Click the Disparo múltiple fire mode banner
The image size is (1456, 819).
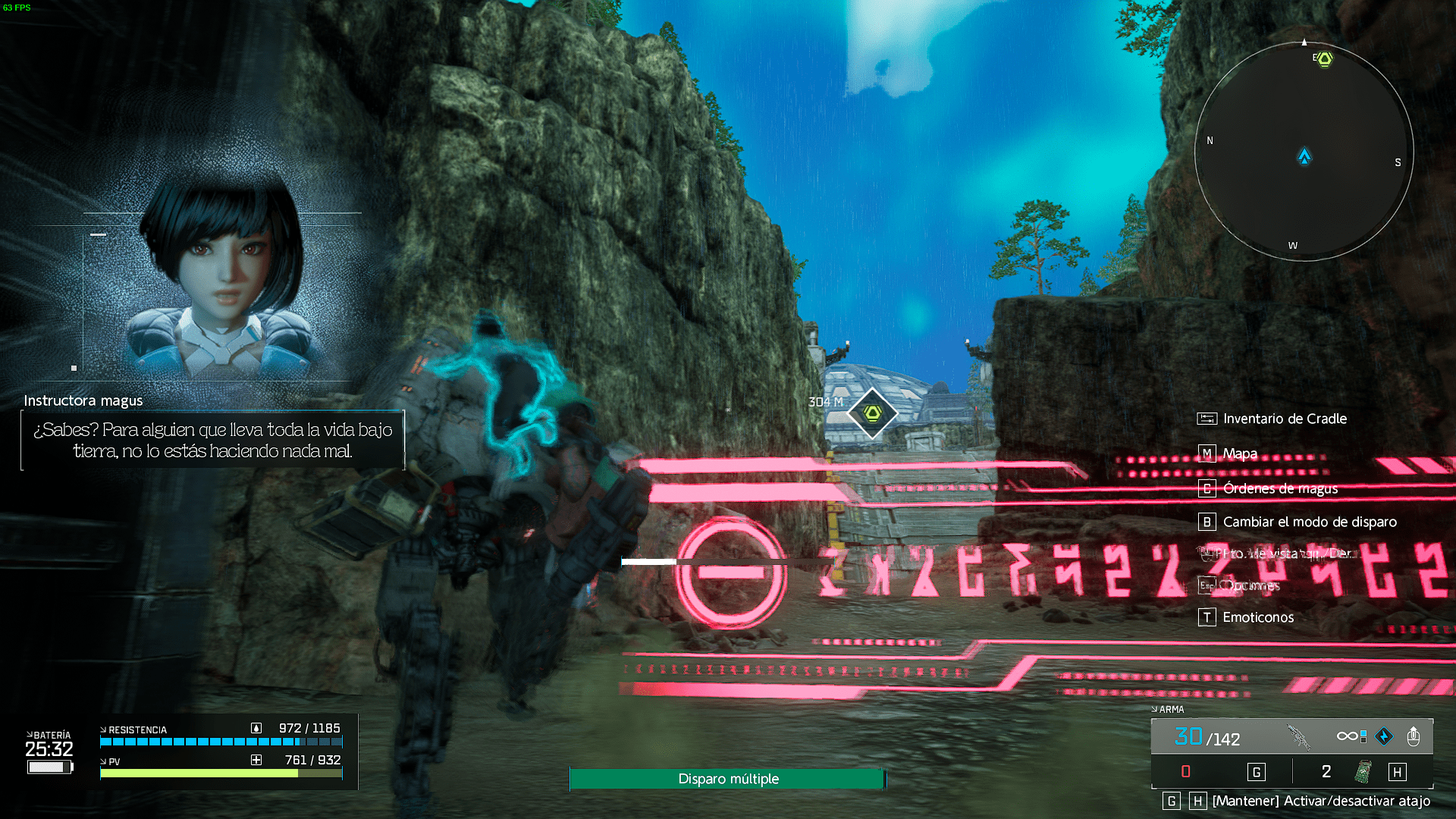tap(727, 779)
